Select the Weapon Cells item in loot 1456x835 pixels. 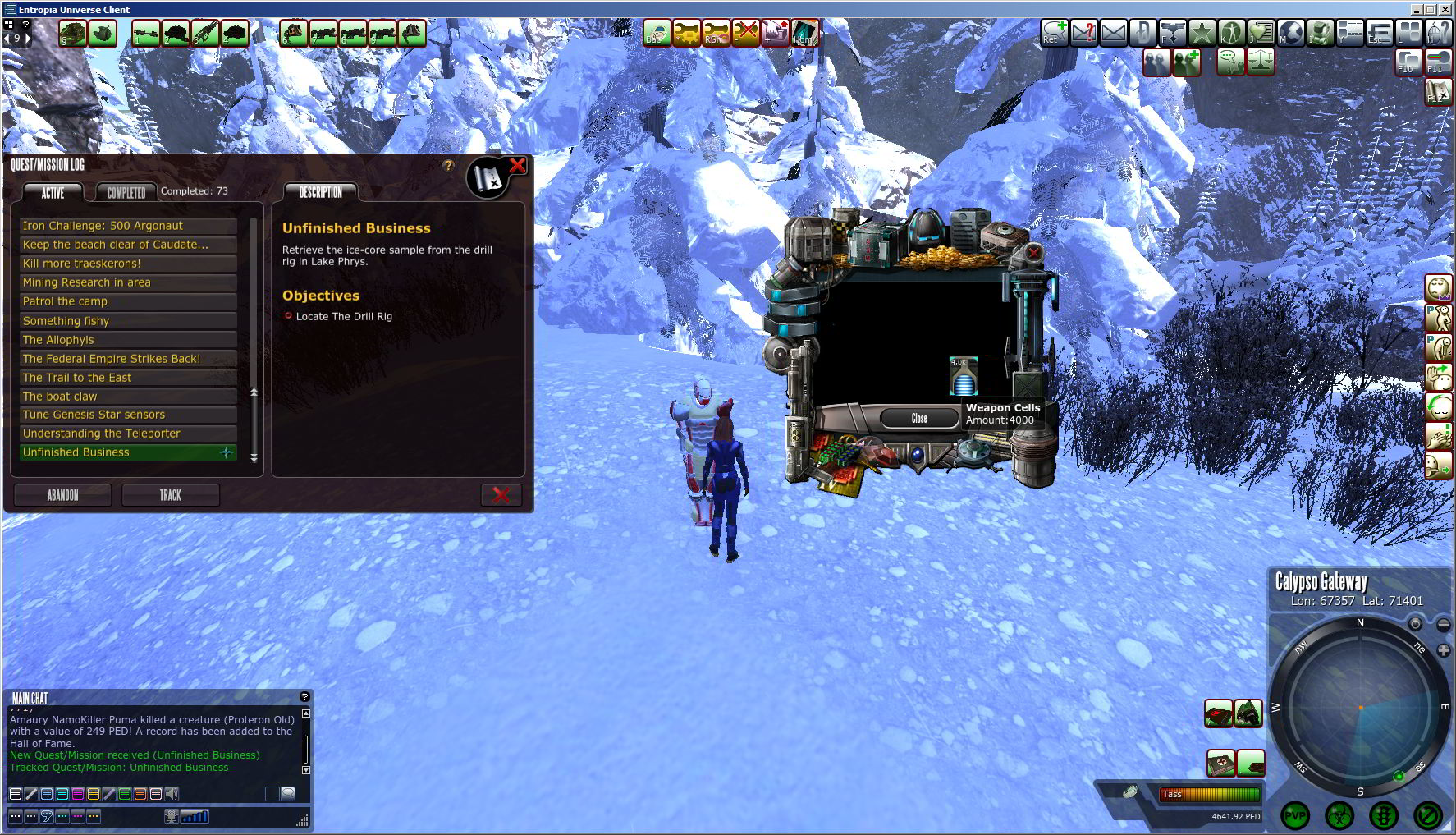click(x=963, y=376)
